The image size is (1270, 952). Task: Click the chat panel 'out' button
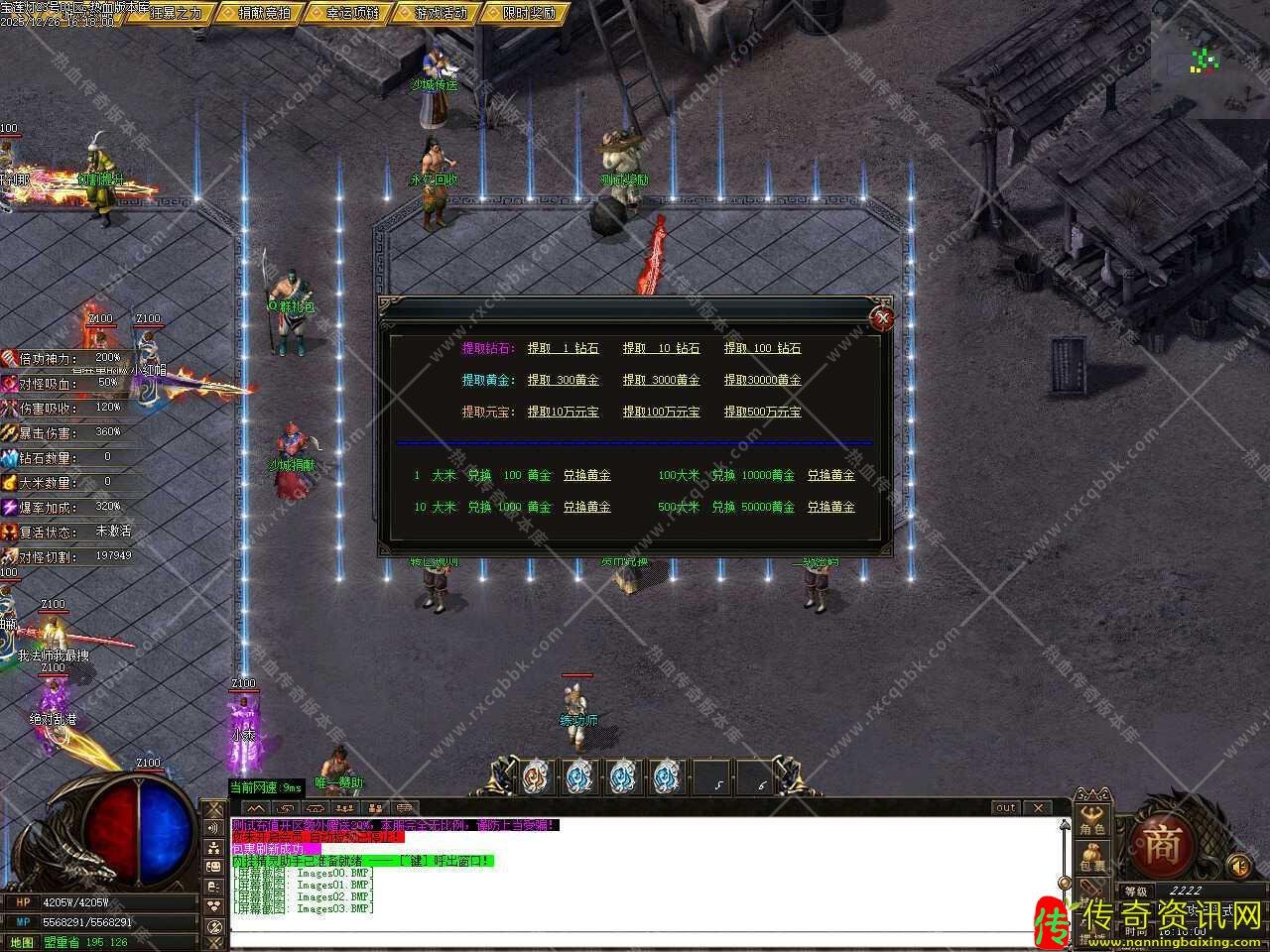(1005, 808)
